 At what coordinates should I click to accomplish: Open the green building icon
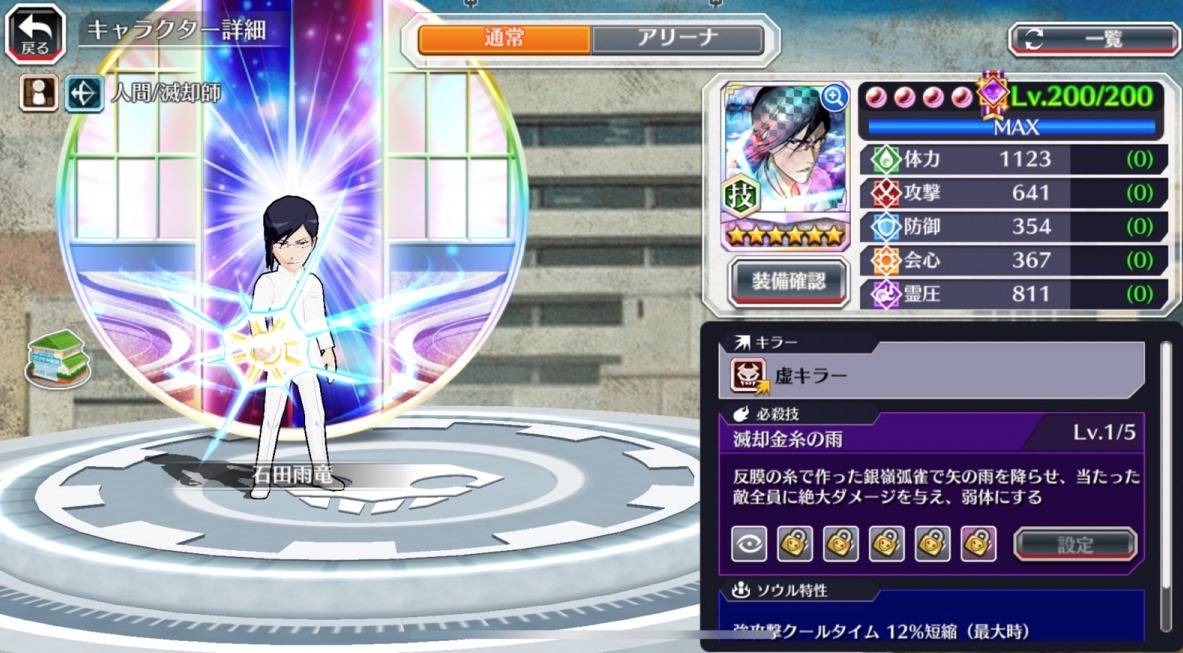[57, 357]
